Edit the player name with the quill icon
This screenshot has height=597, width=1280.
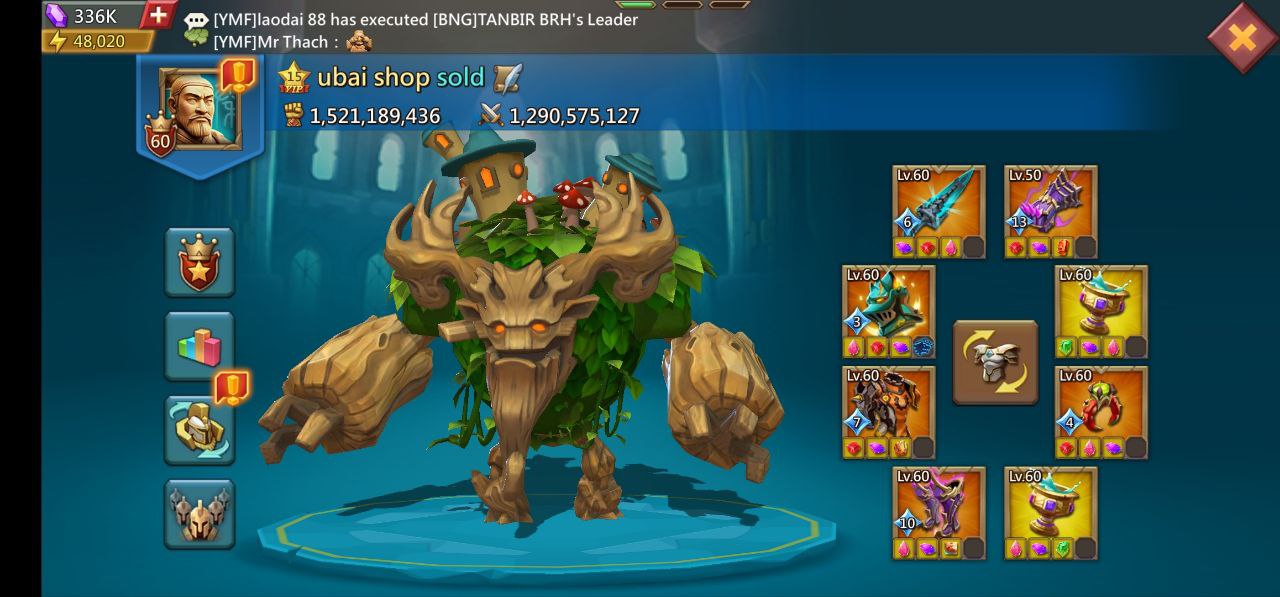(x=507, y=77)
